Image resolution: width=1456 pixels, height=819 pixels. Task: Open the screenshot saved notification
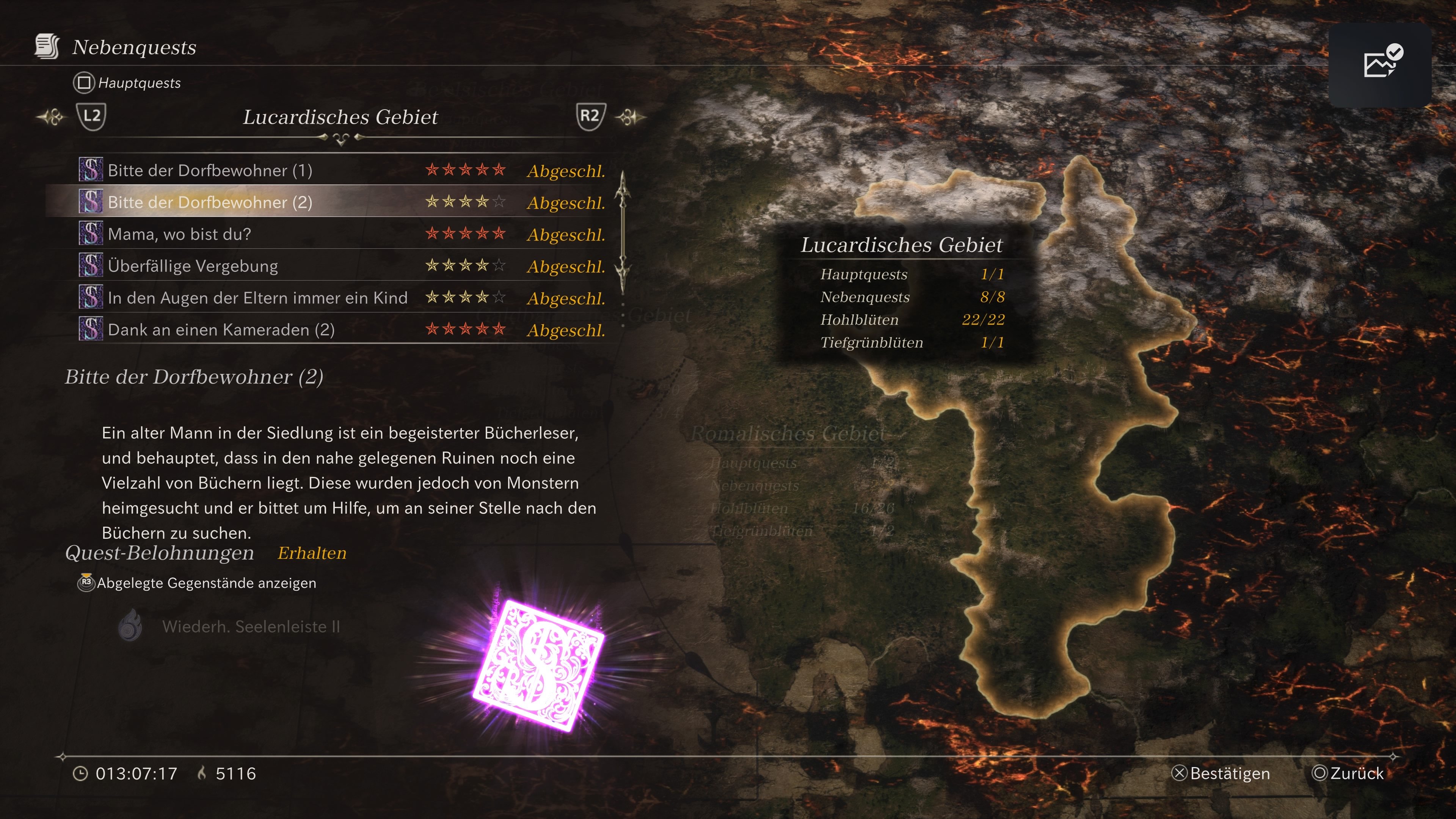pos(1379,64)
